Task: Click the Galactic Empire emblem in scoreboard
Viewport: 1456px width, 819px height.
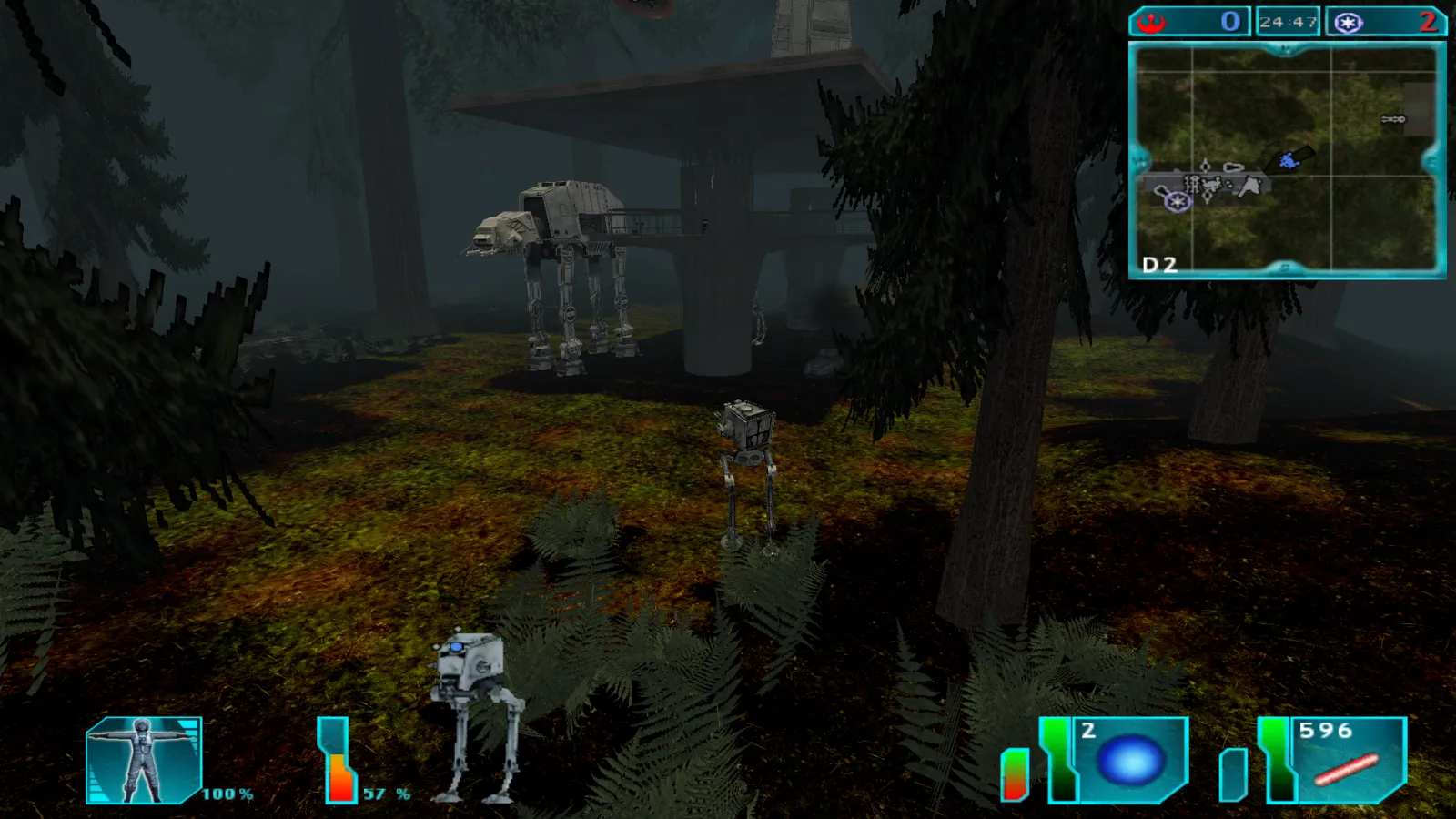Action: pos(1349,23)
